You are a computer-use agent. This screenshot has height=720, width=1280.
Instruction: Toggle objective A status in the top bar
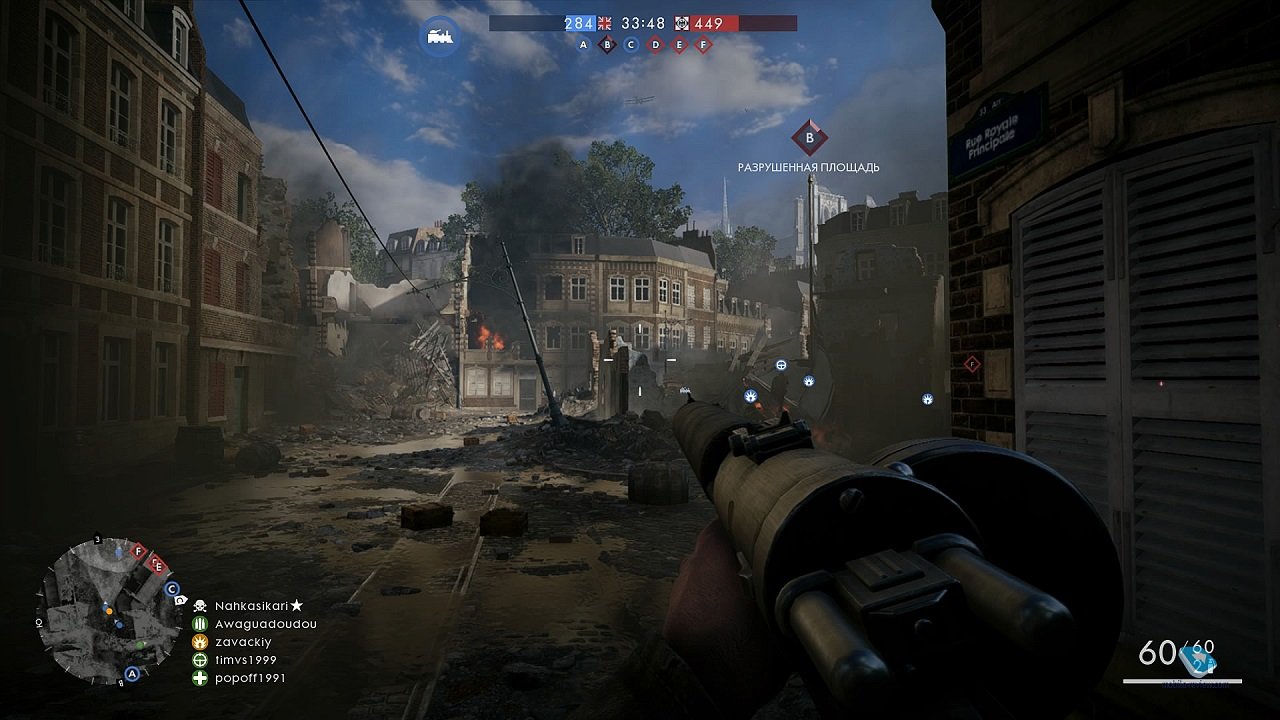coord(583,45)
